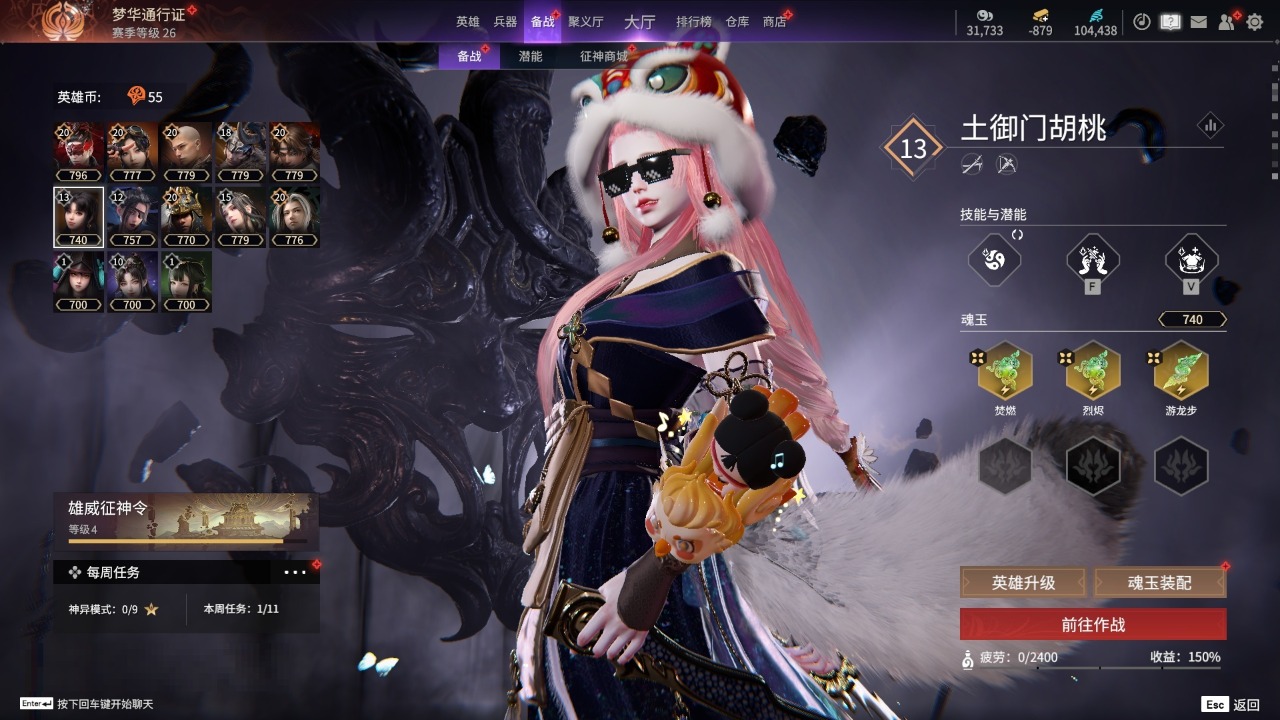Open the mail envelope icon
Image resolution: width=1280 pixels, height=720 pixels.
click(x=1198, y=22)
